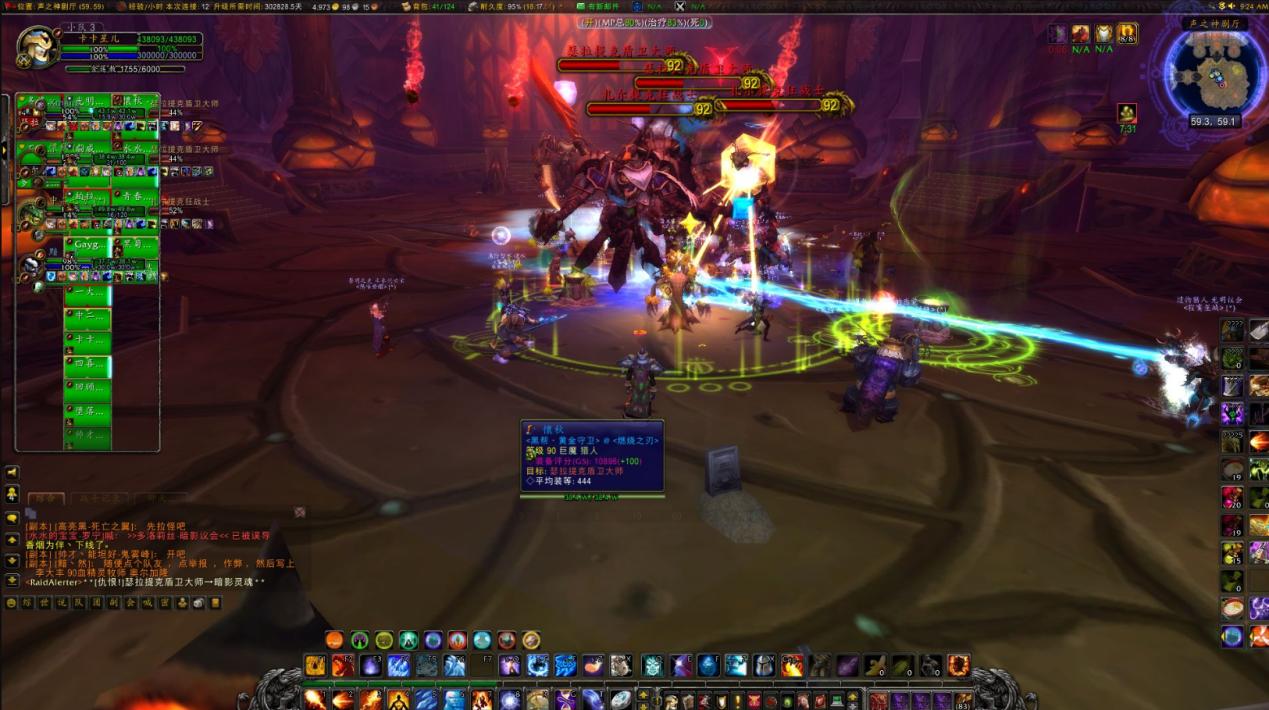
Task: Open the circular minimap
Action: pyautogui.click(x=1214, y=77)
